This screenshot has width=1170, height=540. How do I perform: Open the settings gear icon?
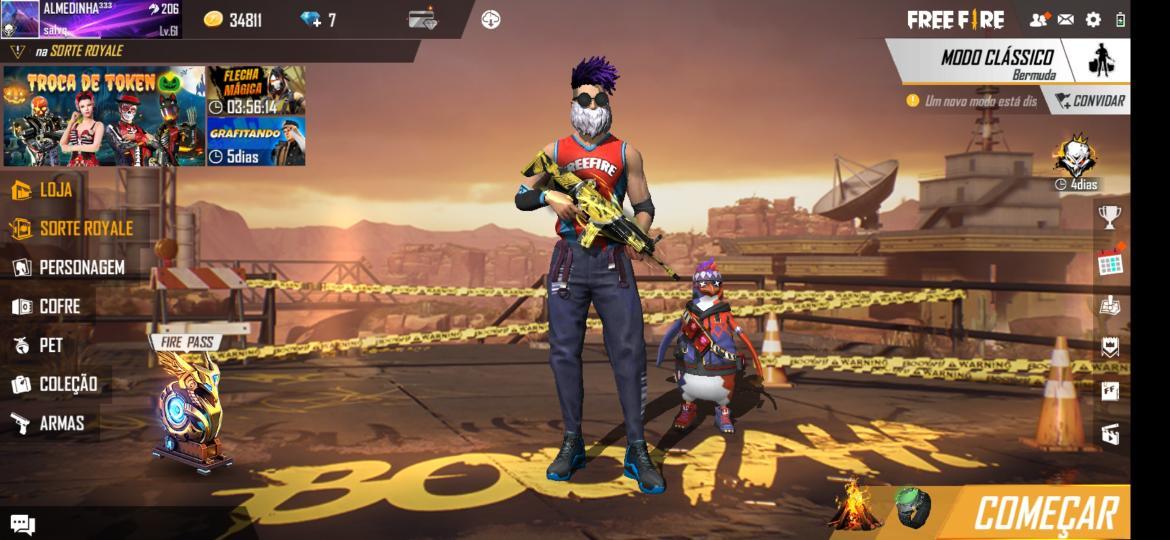coord(1093,20)
